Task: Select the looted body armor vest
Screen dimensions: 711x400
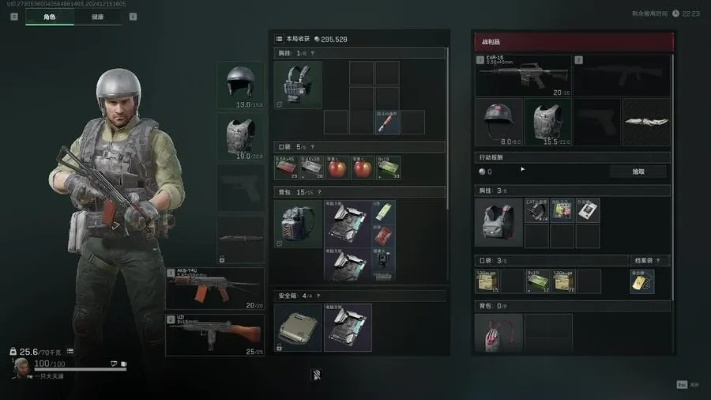Action: [x=547, y=120]
